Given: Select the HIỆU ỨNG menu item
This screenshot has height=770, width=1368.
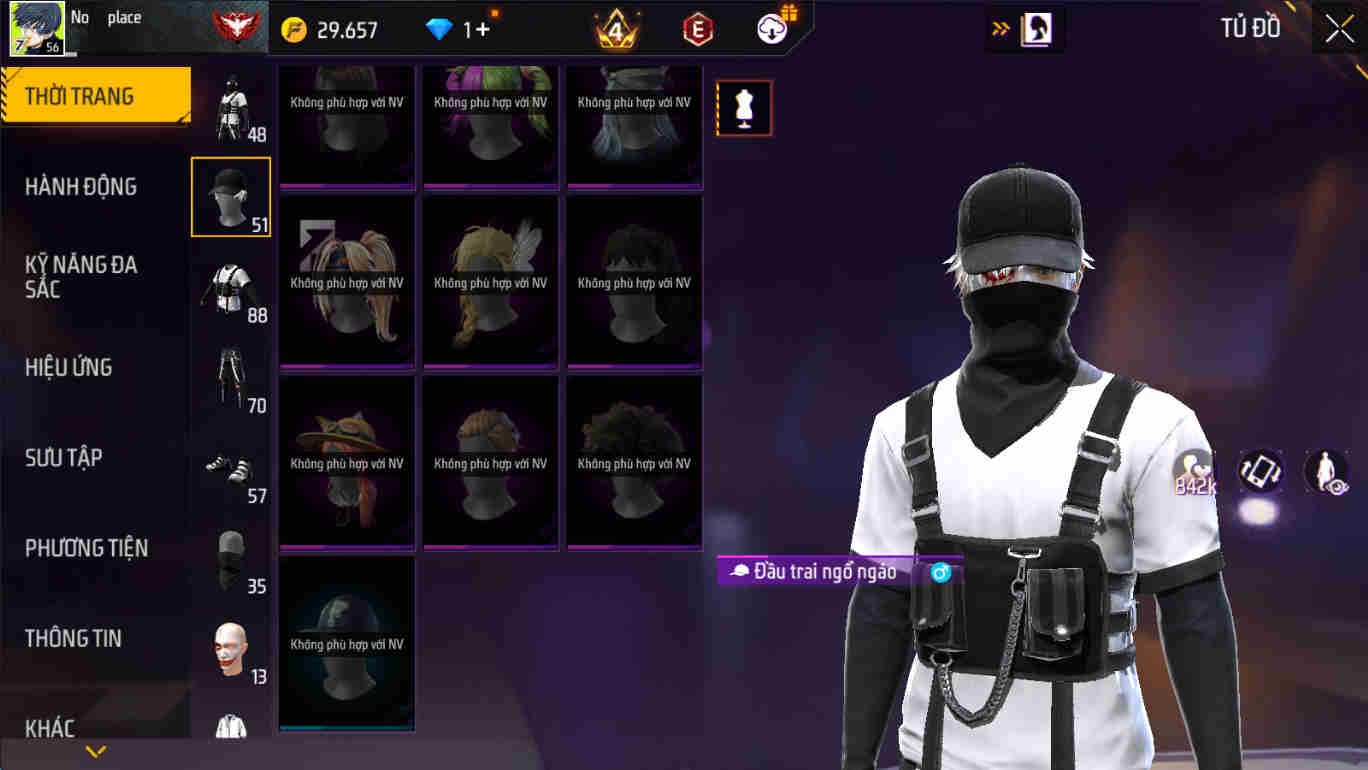Looking at the screenshot, I should [69, 367].
